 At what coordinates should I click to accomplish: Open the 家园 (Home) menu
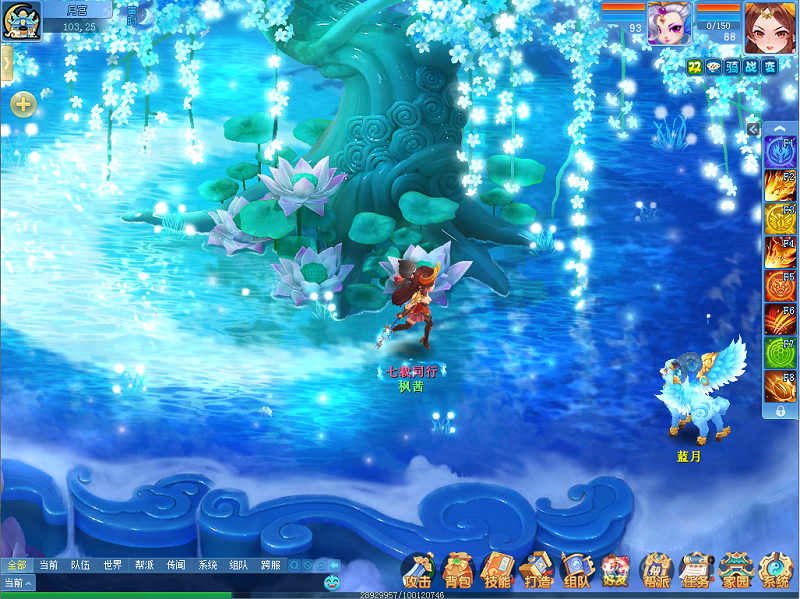coord(735,571)
